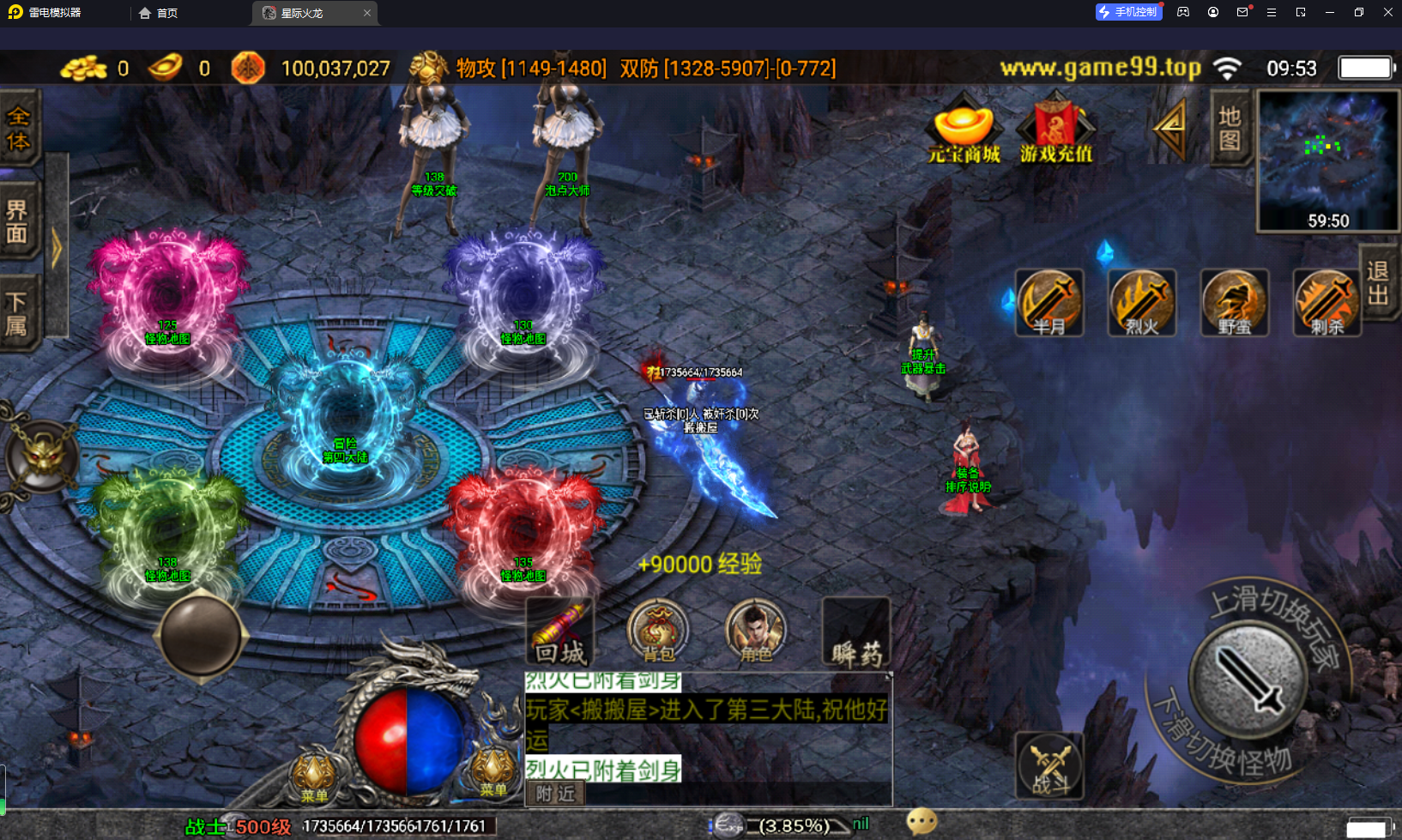The height and width of the screenshot is (840, 1402).
Task: Toggle the 战斗 combat mode button
Action: 1049,766
